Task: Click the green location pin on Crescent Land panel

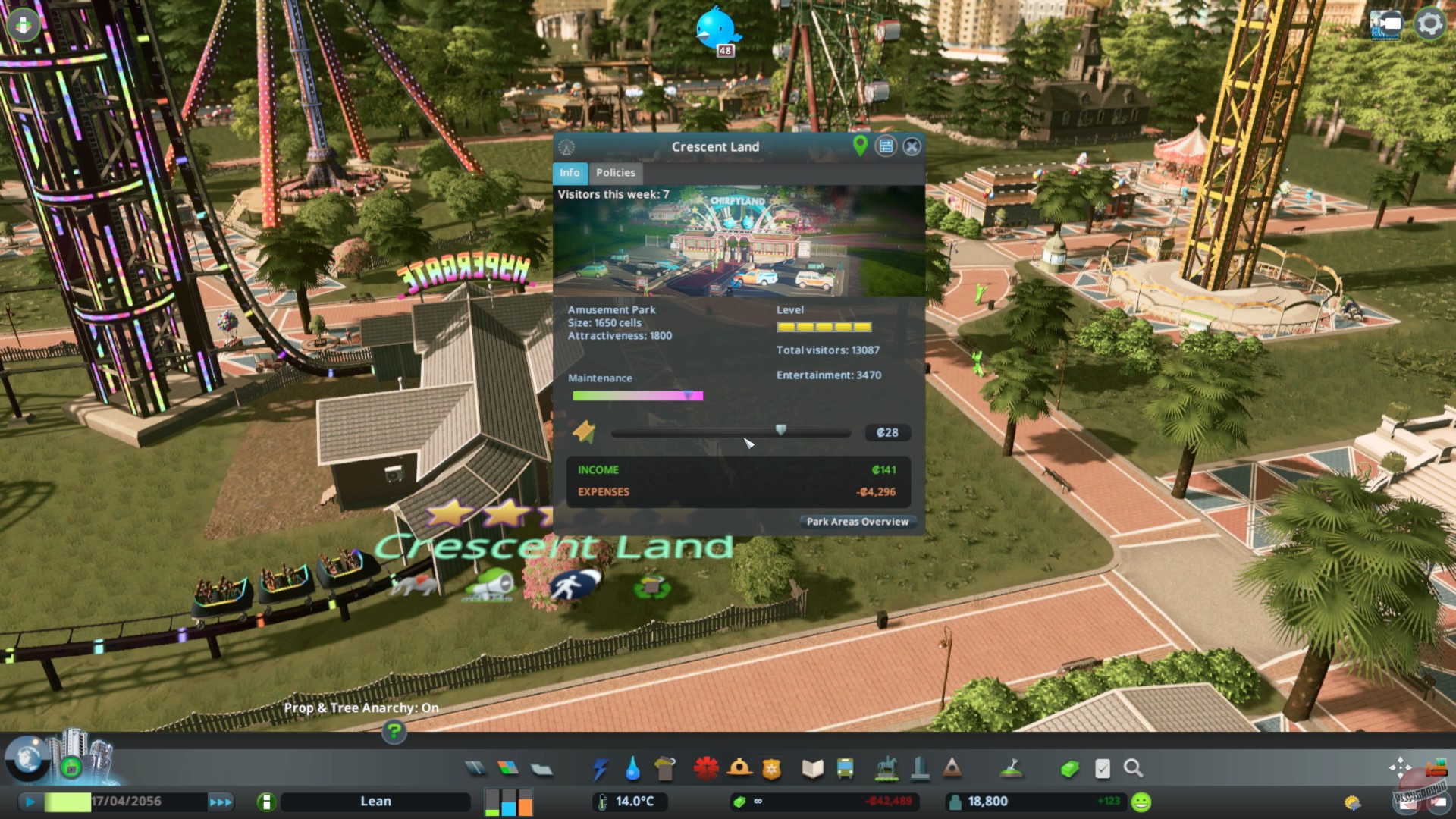Action: click(860, 146)
